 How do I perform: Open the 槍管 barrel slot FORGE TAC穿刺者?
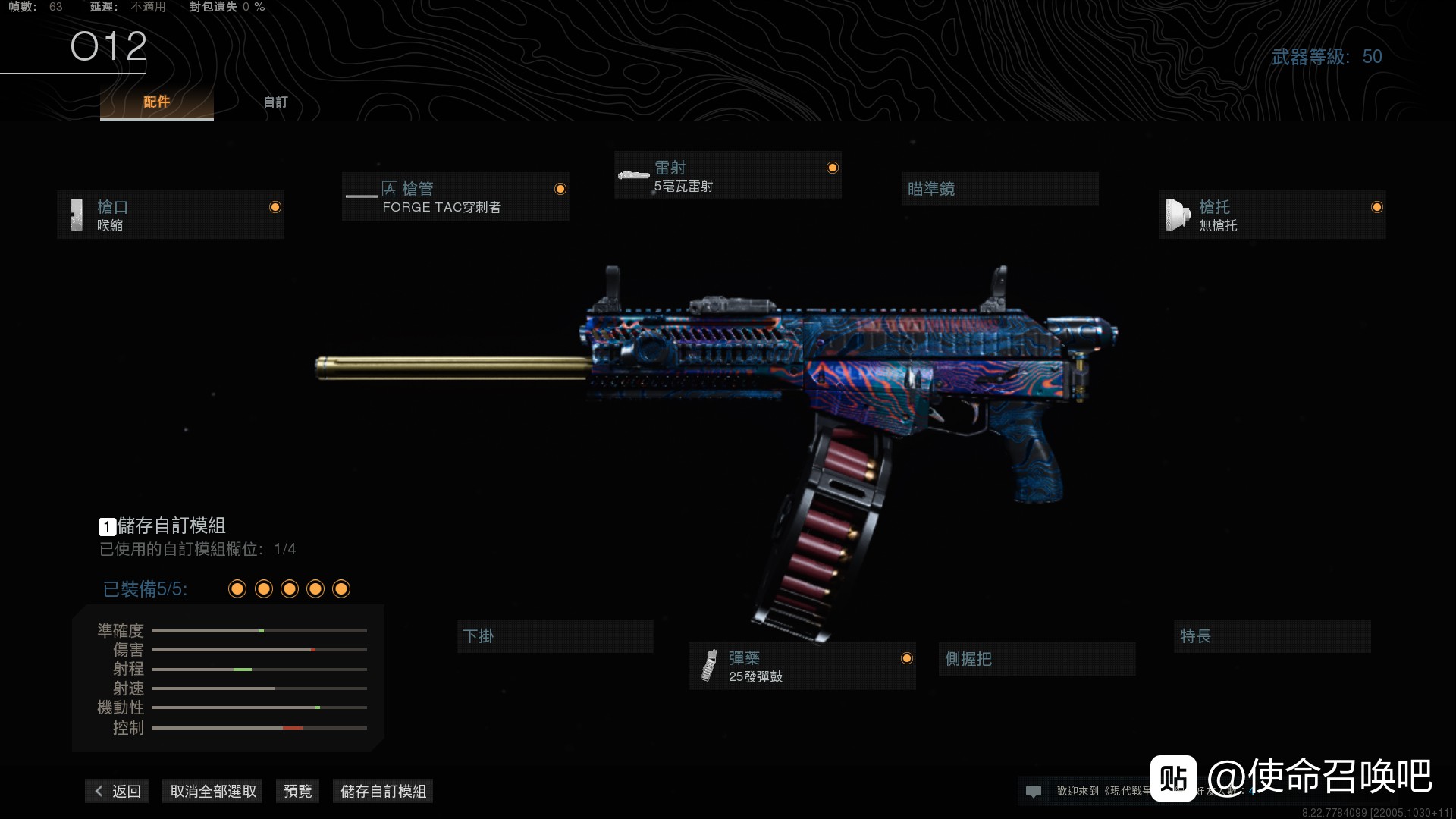[x=455, y=197]
